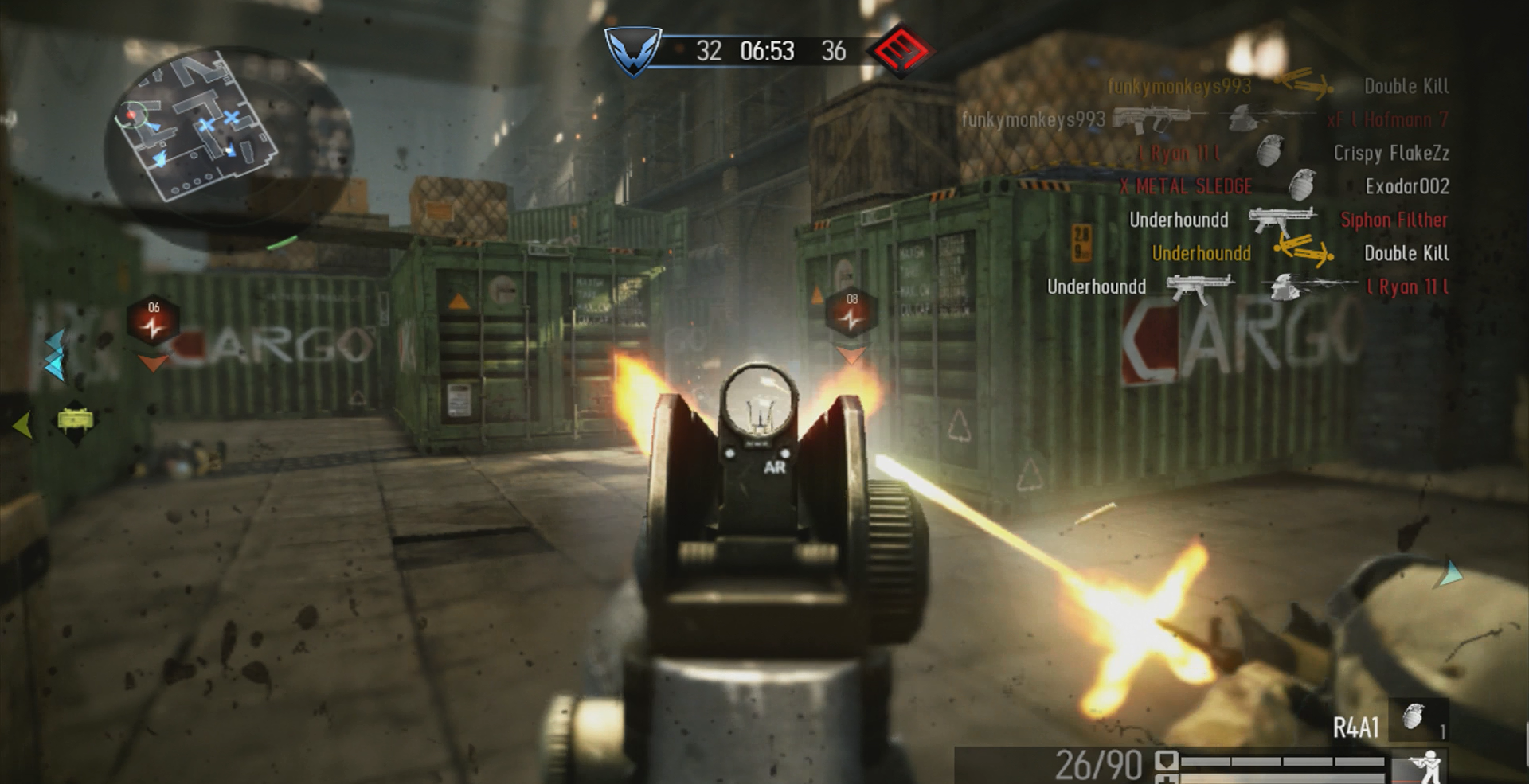Image resolution: width=1529 pixels, height=784 pixels.
Task: Select the yellow ammo crate marker
Action: 75,419
